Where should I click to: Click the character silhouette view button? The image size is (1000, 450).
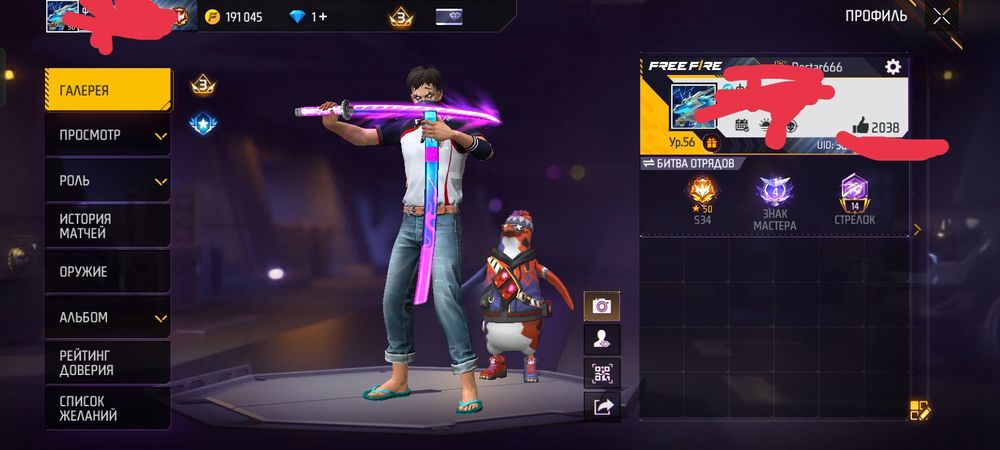coord(602,340)
